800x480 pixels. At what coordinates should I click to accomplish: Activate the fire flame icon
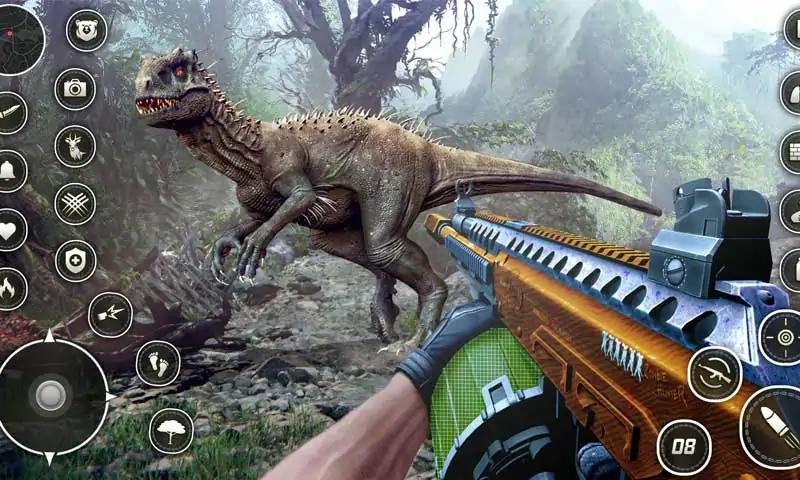8,289
